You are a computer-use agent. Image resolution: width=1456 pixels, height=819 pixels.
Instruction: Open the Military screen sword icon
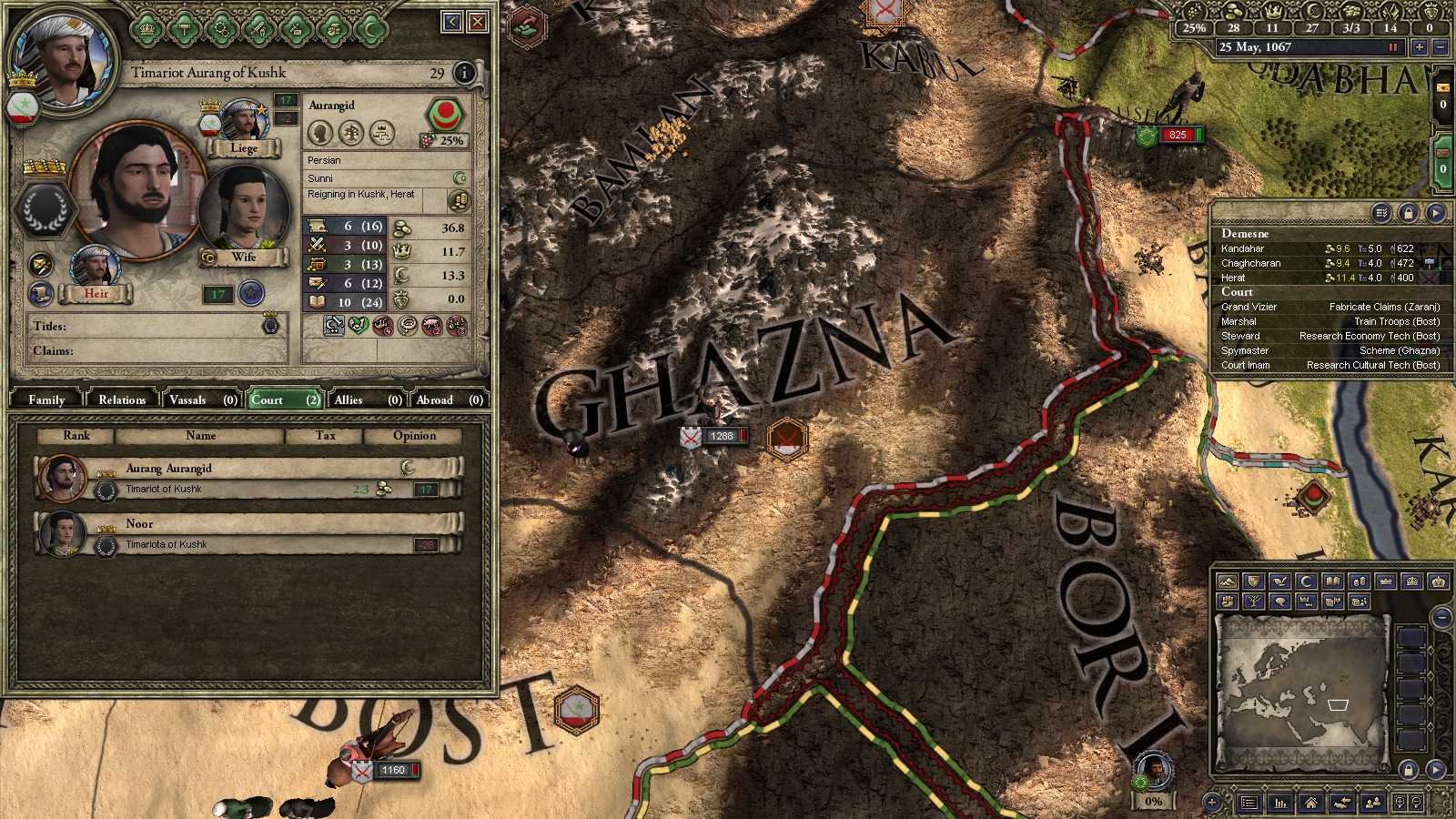click(258, 28)
